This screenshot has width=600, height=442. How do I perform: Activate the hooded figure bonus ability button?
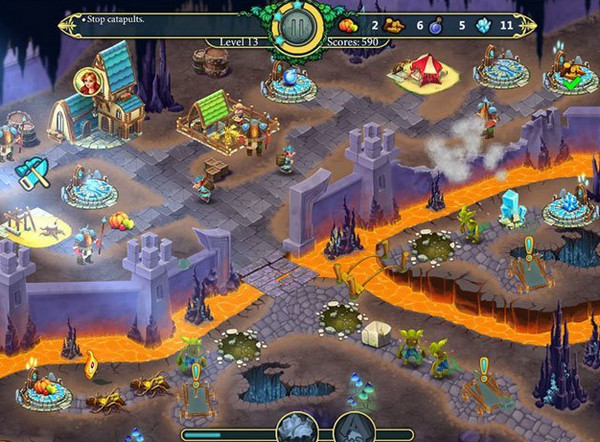pos(353,428)
